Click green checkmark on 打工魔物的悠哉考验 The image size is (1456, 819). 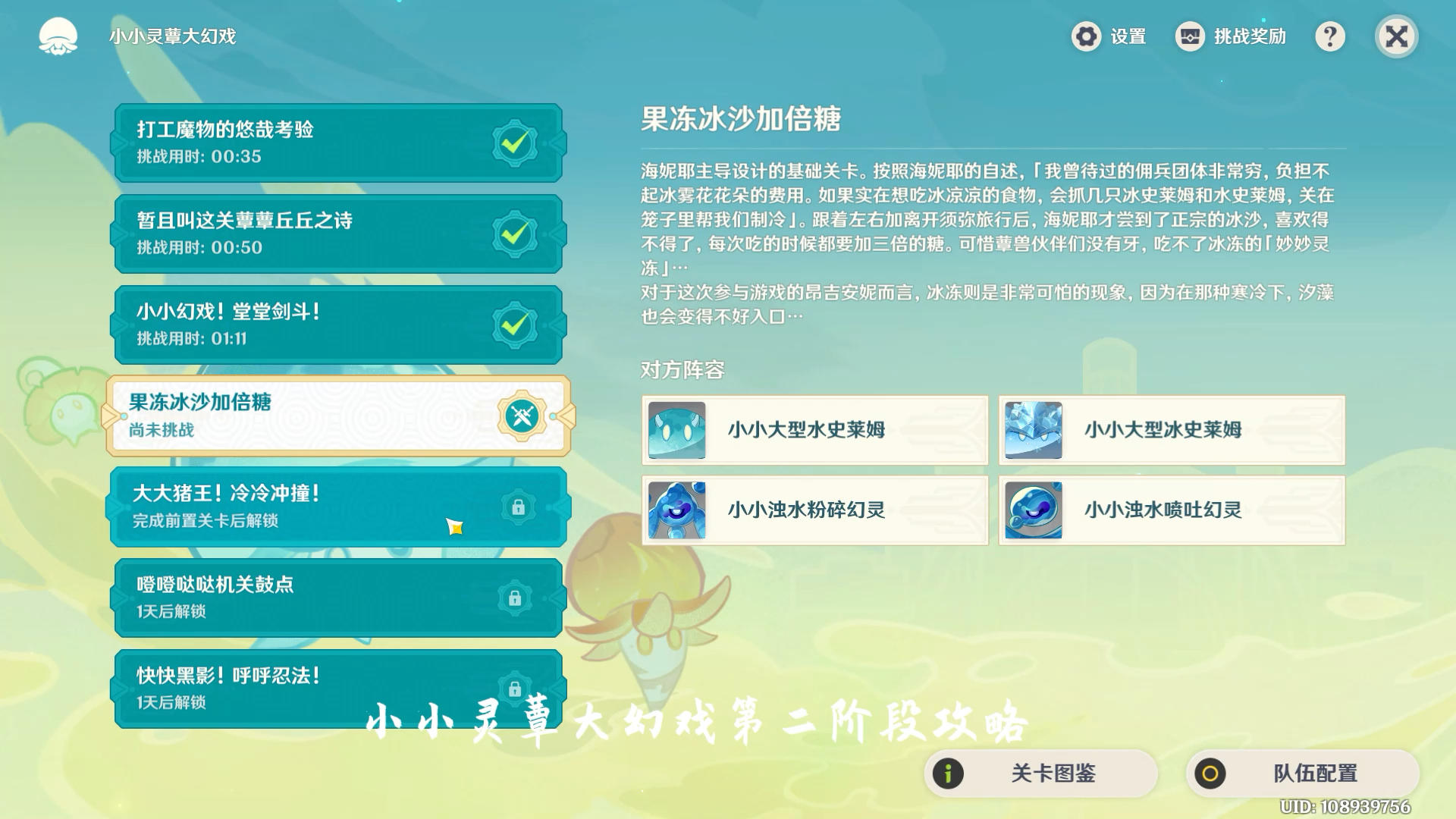(x=514, y=143)
